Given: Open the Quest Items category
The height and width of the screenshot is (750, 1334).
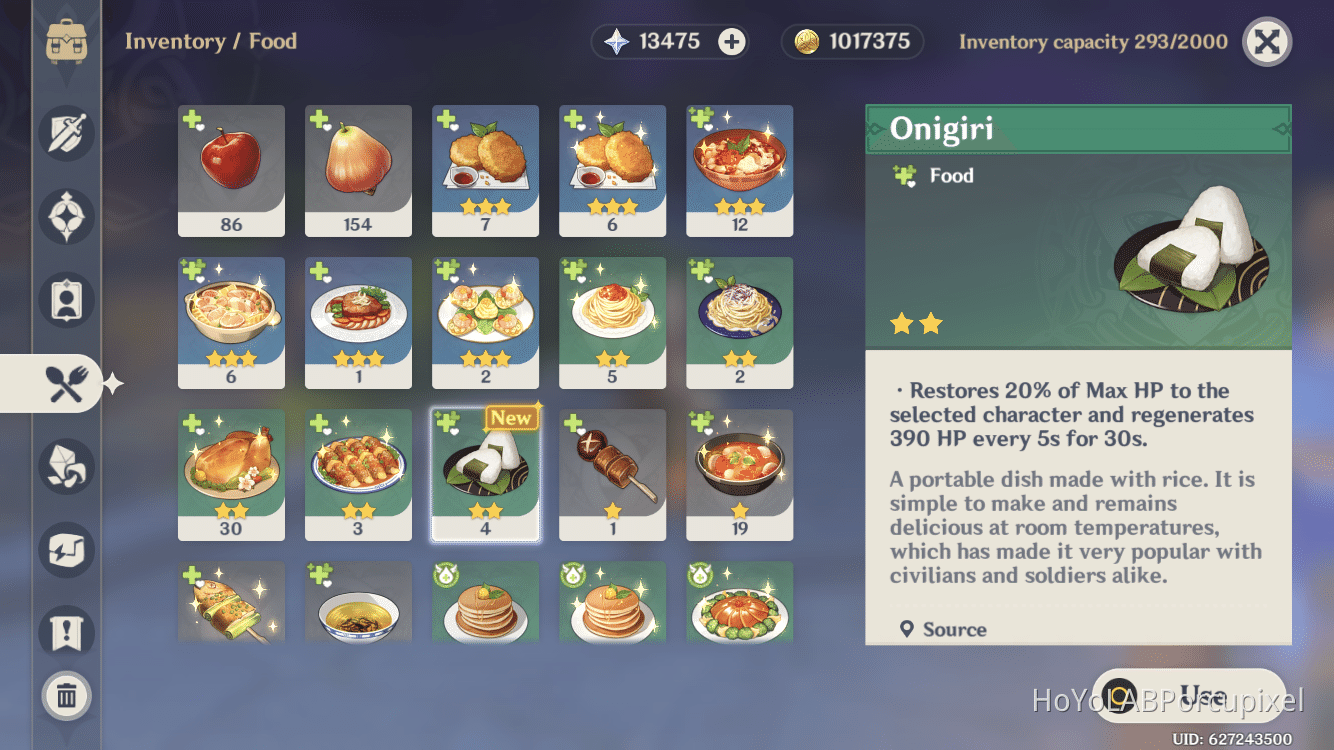Looking at the screenshot, I should pos(66,633).
